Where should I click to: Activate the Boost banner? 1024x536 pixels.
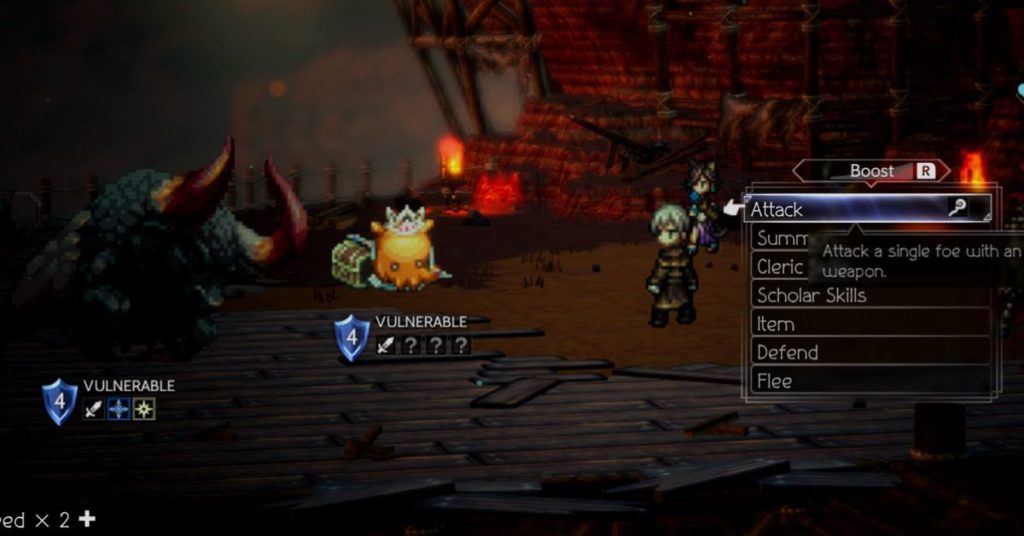tap(872, 171)
